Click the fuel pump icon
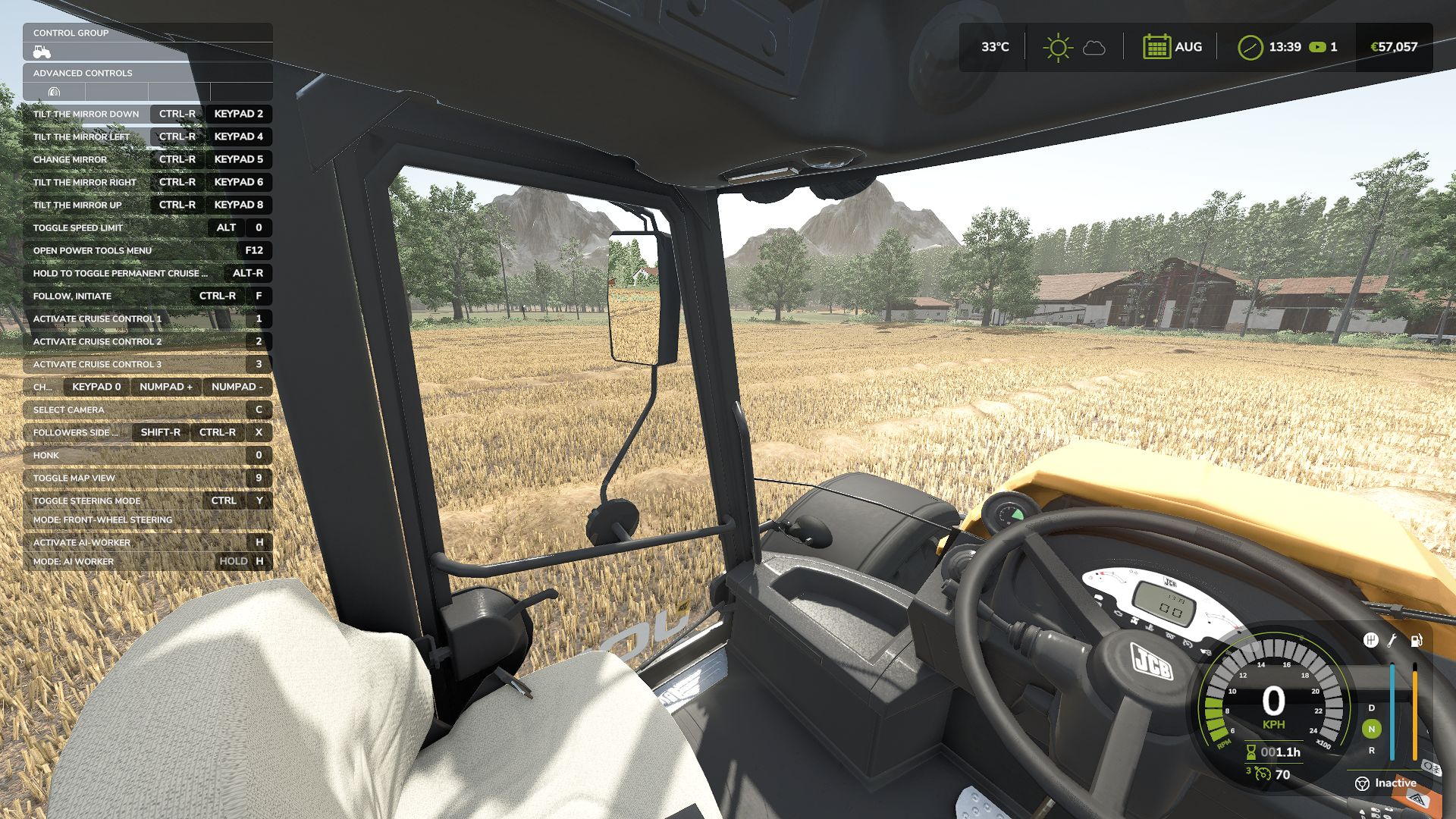 1415,640
